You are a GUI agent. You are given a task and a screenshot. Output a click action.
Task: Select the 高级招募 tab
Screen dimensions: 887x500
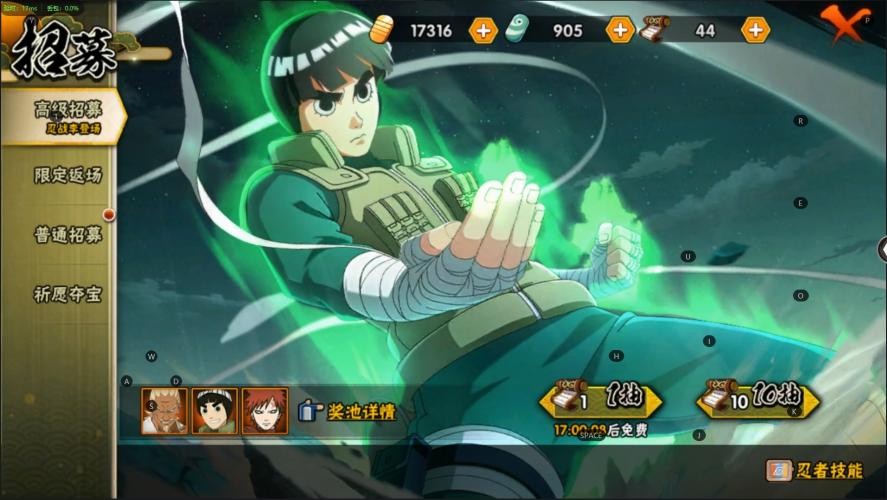pos(66,115)
